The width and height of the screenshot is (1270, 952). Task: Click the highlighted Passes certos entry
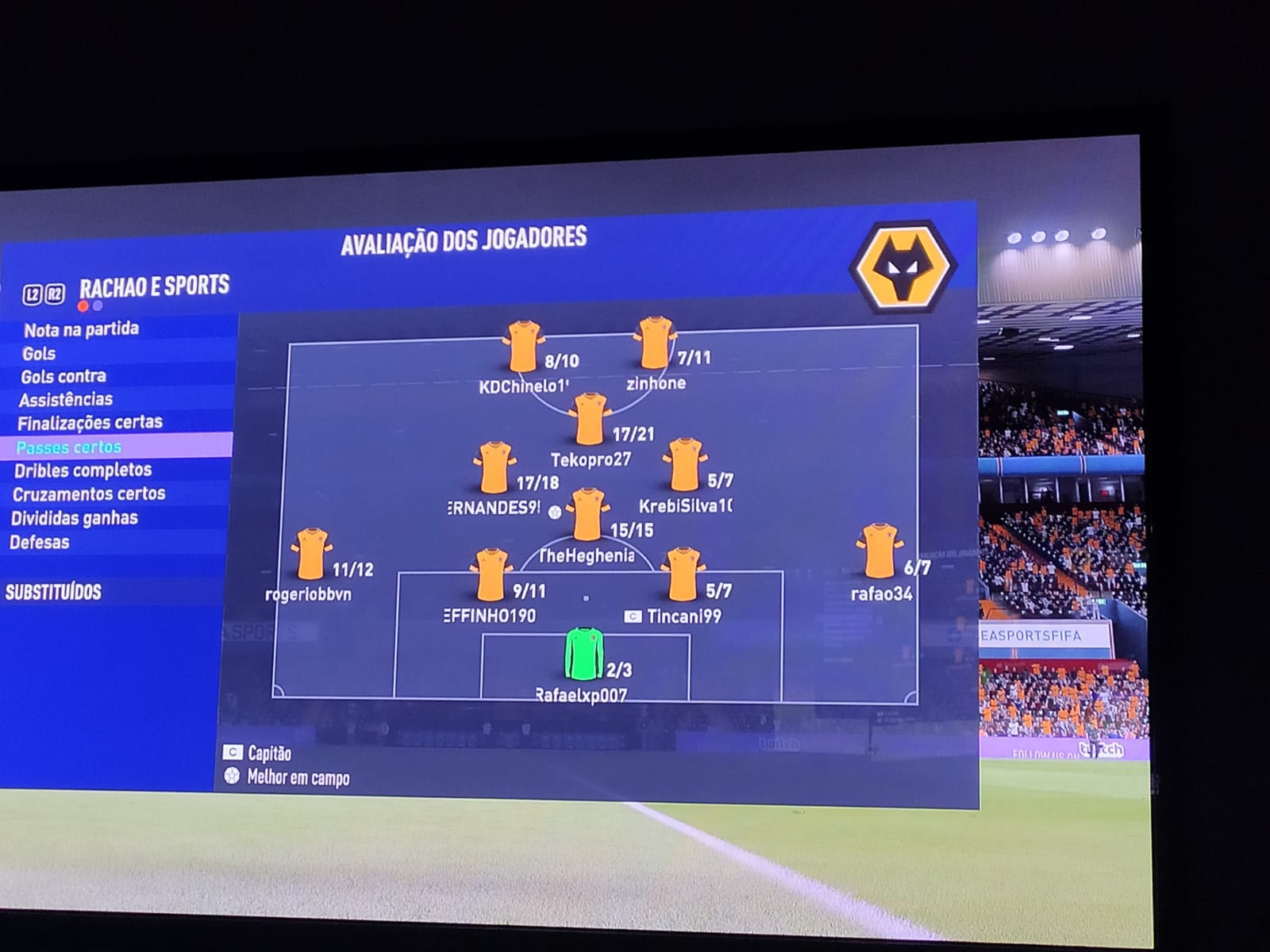click(69, 447)
